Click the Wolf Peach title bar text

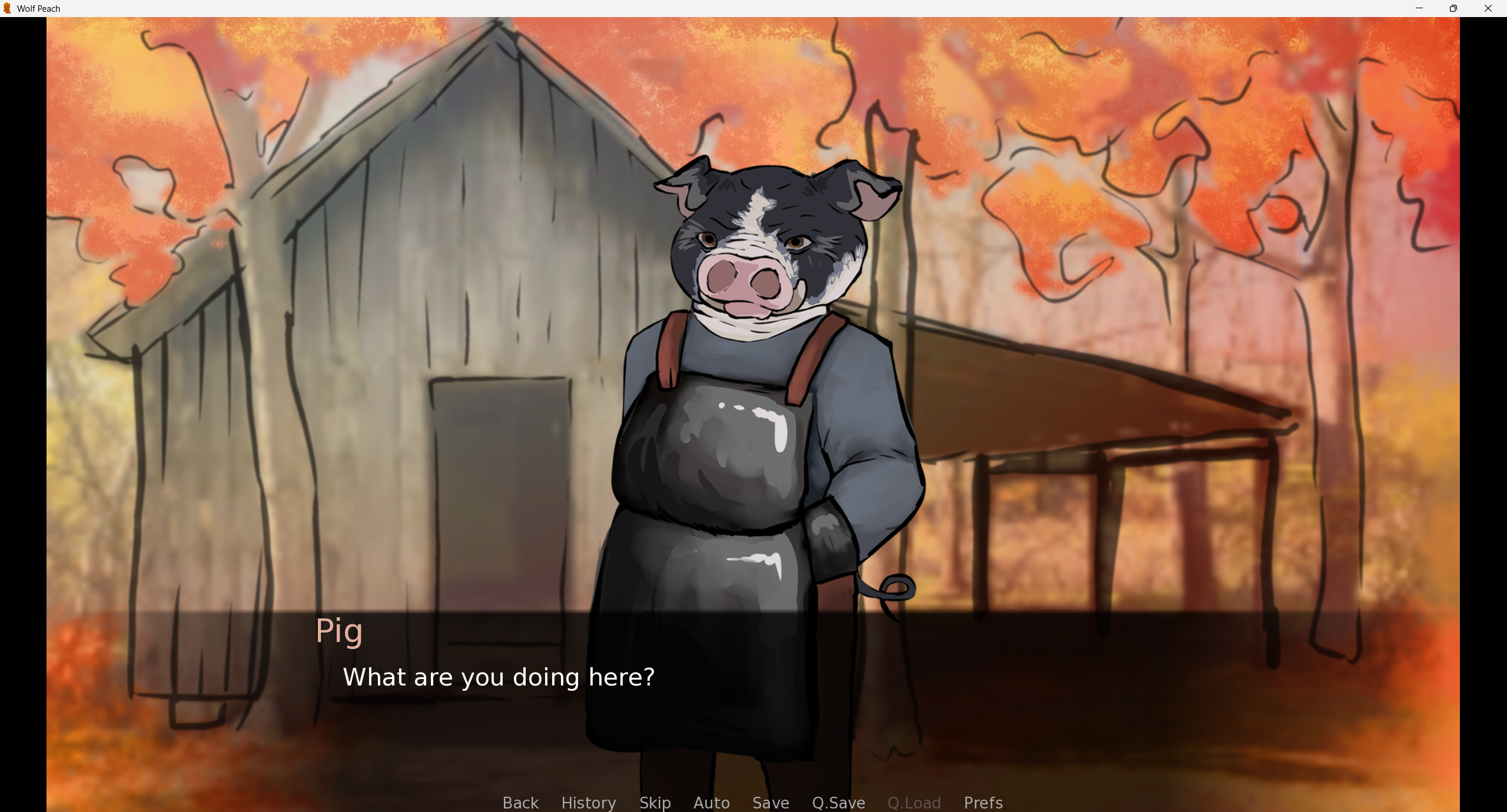pos(38,8)
